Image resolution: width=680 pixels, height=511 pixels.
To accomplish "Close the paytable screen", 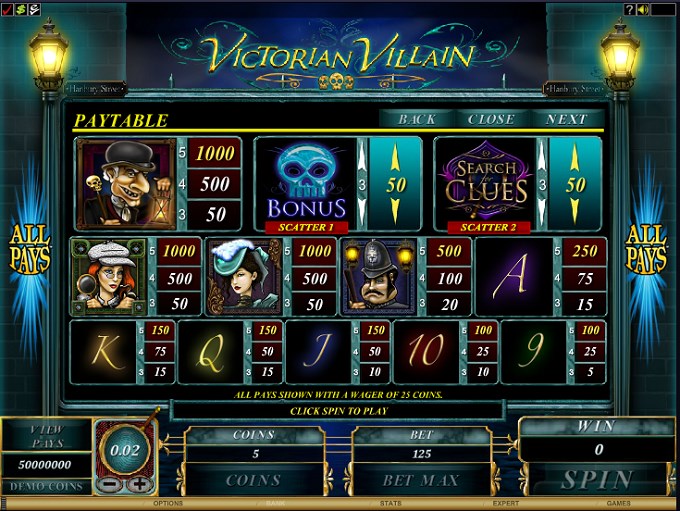I will (491, 119).
